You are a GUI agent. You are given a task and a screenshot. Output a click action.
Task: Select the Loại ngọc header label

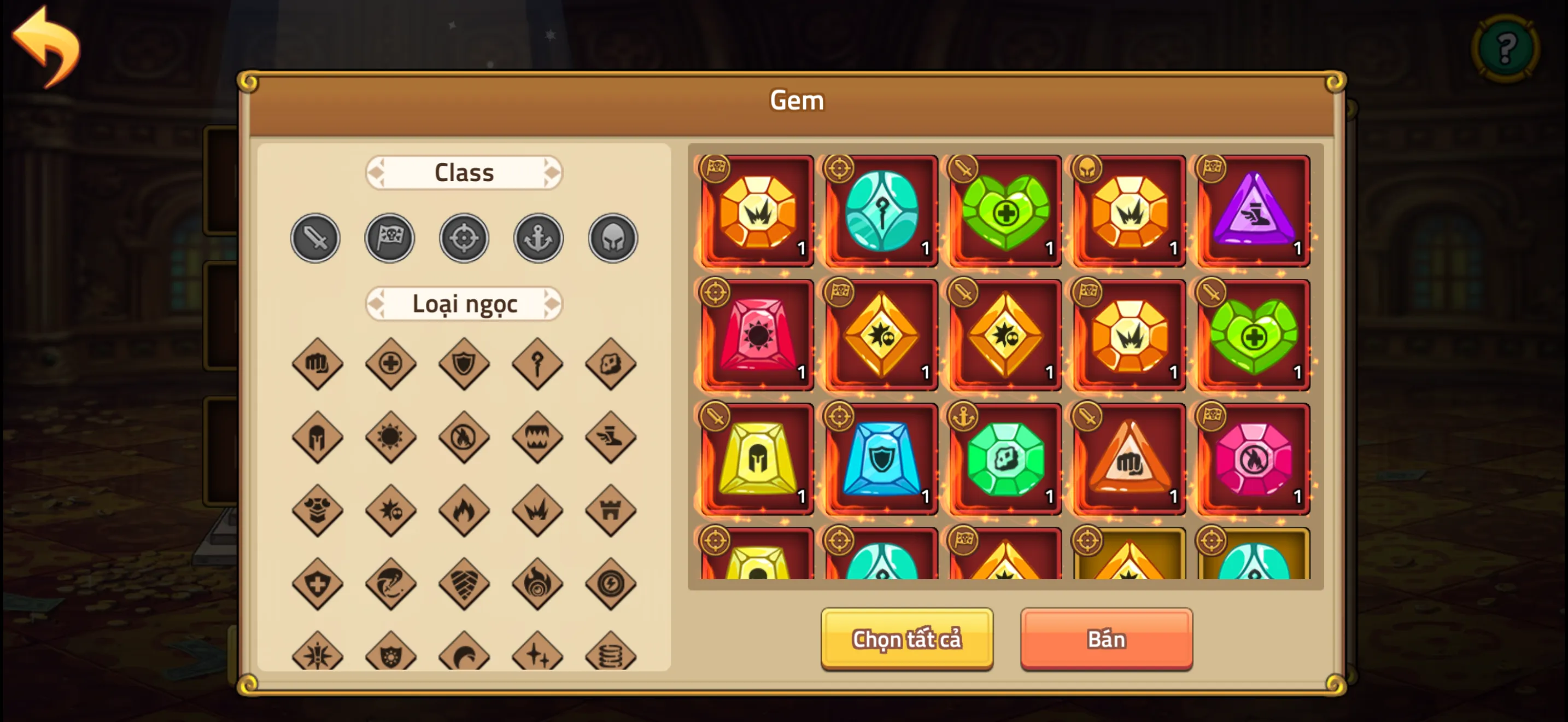[463, 303]
